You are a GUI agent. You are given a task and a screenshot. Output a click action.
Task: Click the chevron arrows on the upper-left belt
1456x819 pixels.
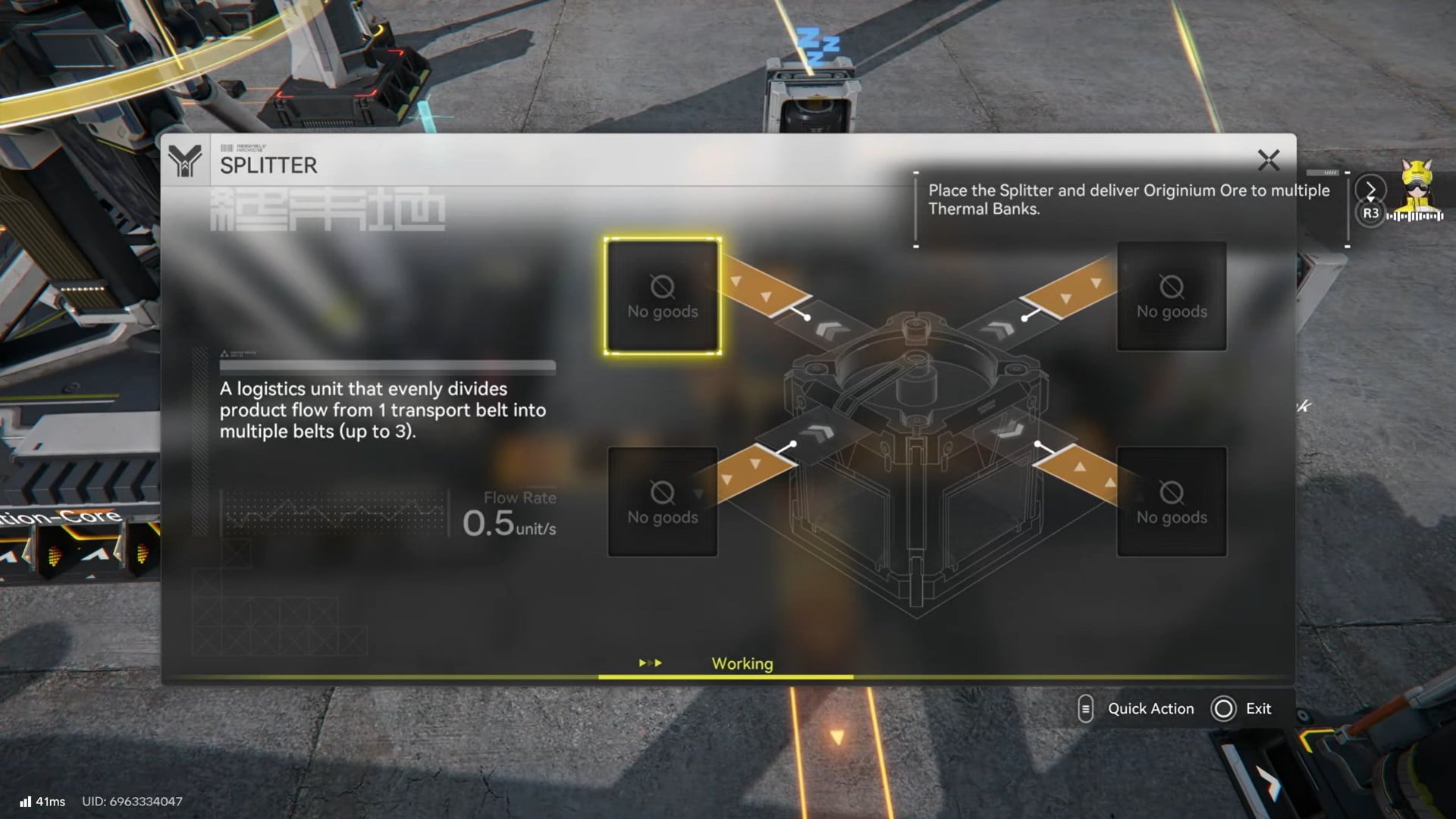tap(830, 331)
